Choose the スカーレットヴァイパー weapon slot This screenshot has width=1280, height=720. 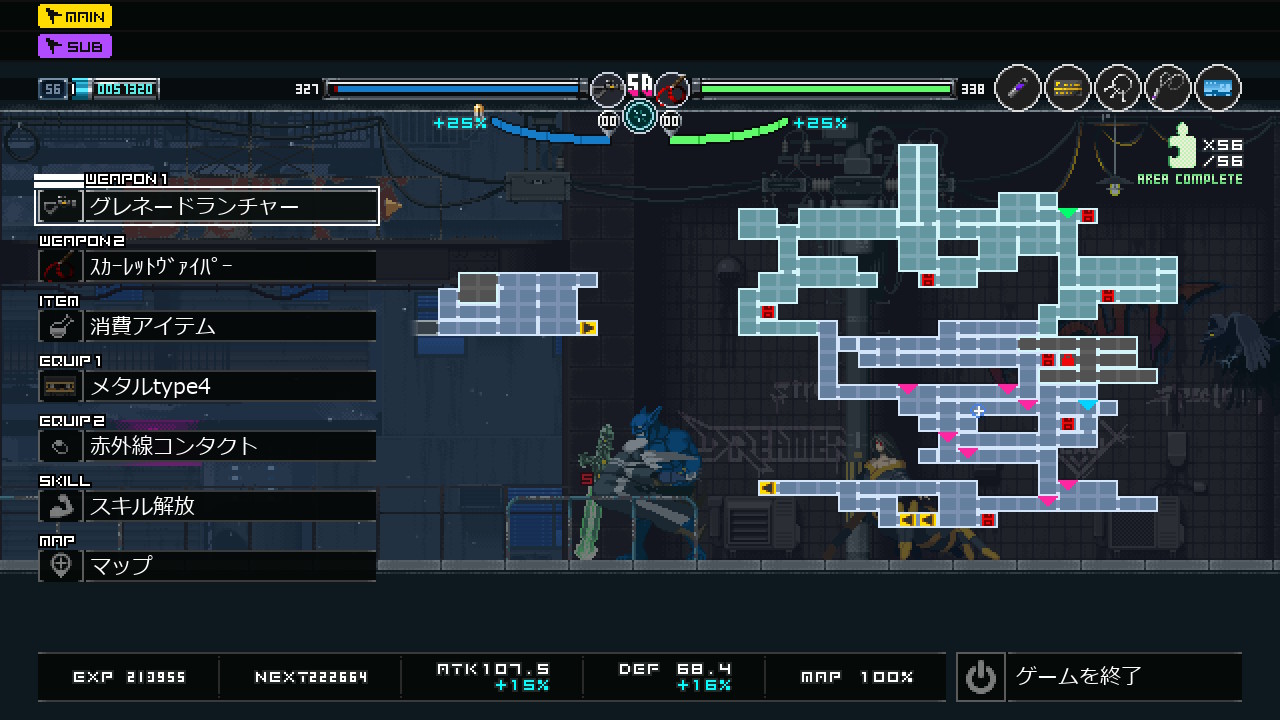(207, 266)
